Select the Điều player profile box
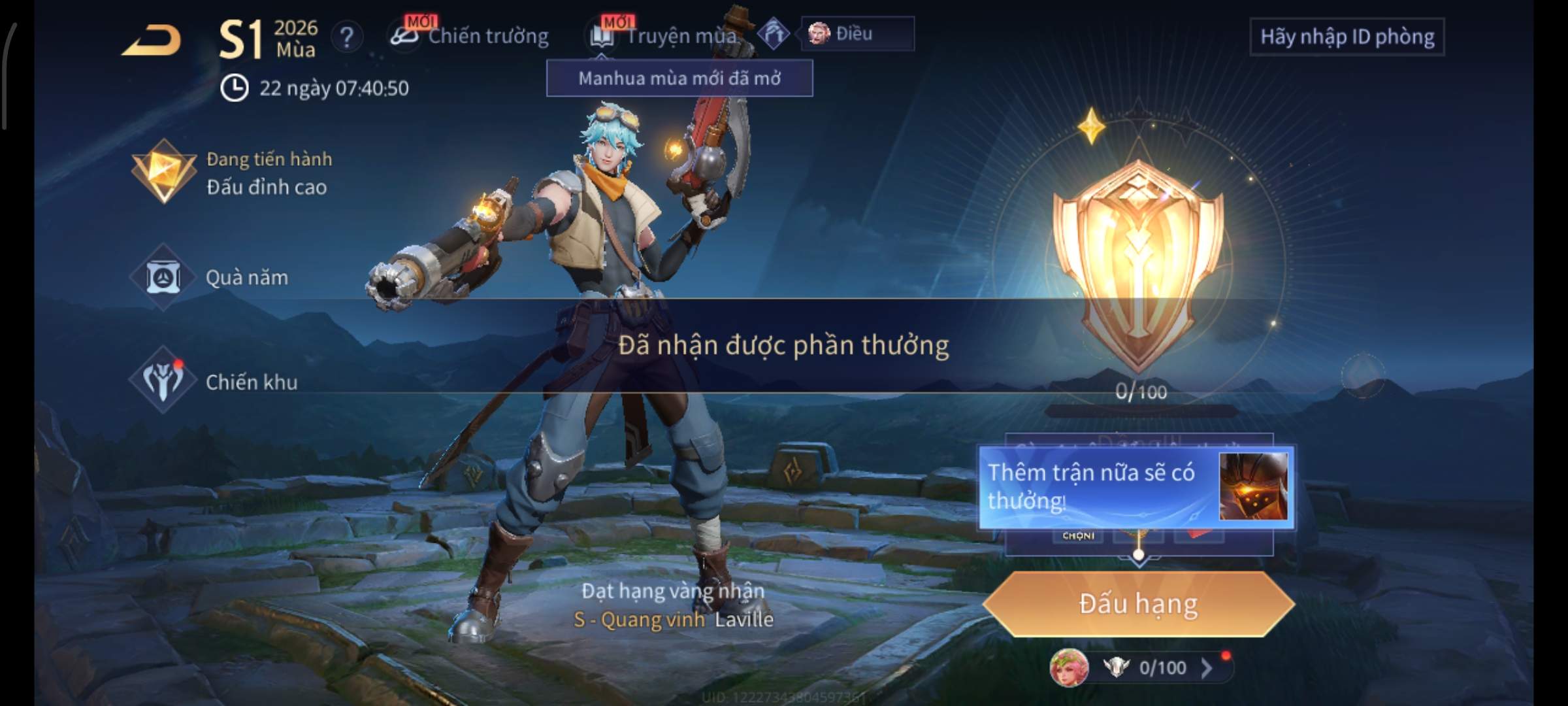 tap(857, 34)
